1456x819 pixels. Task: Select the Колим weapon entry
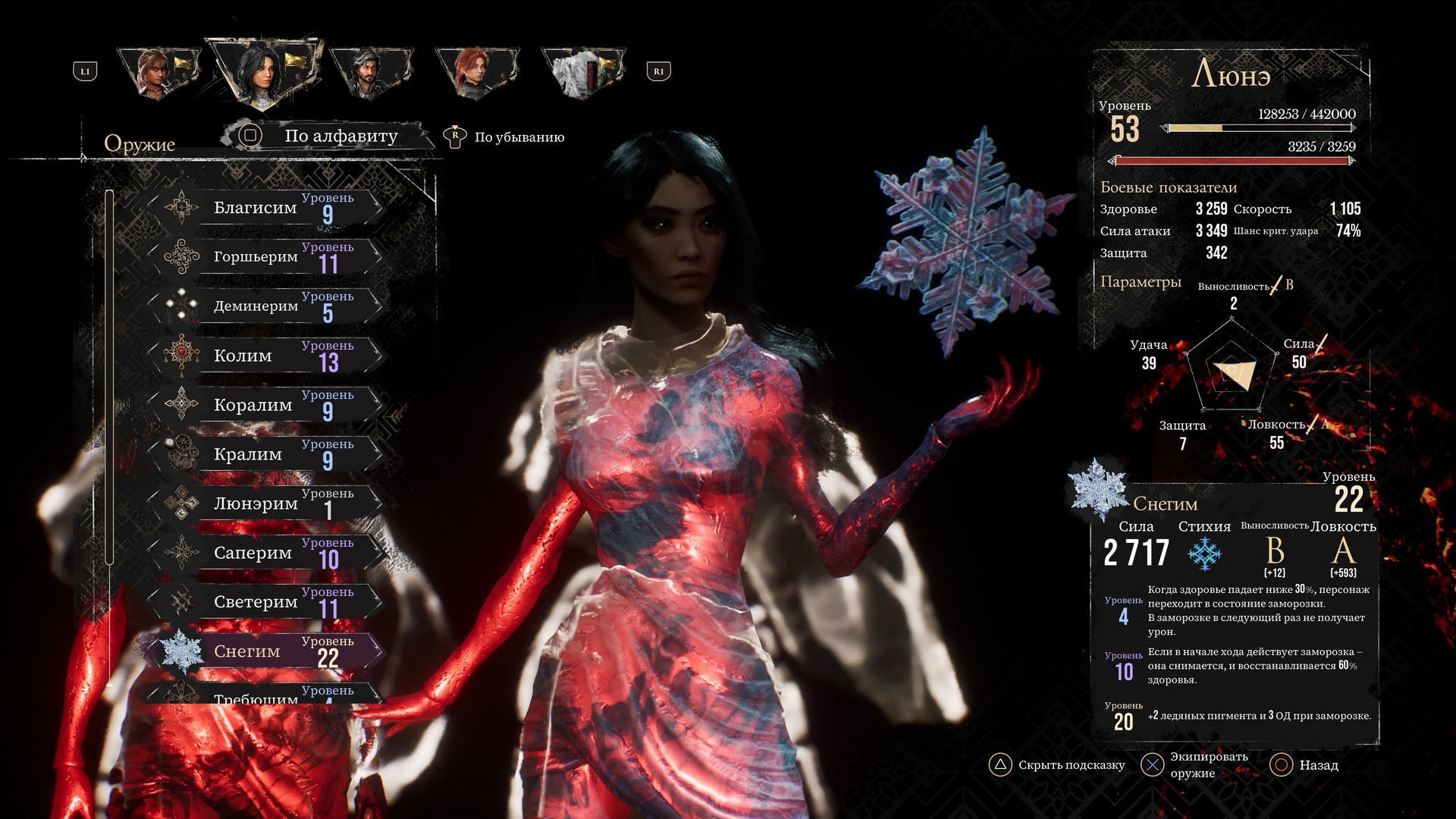[265, 355]
